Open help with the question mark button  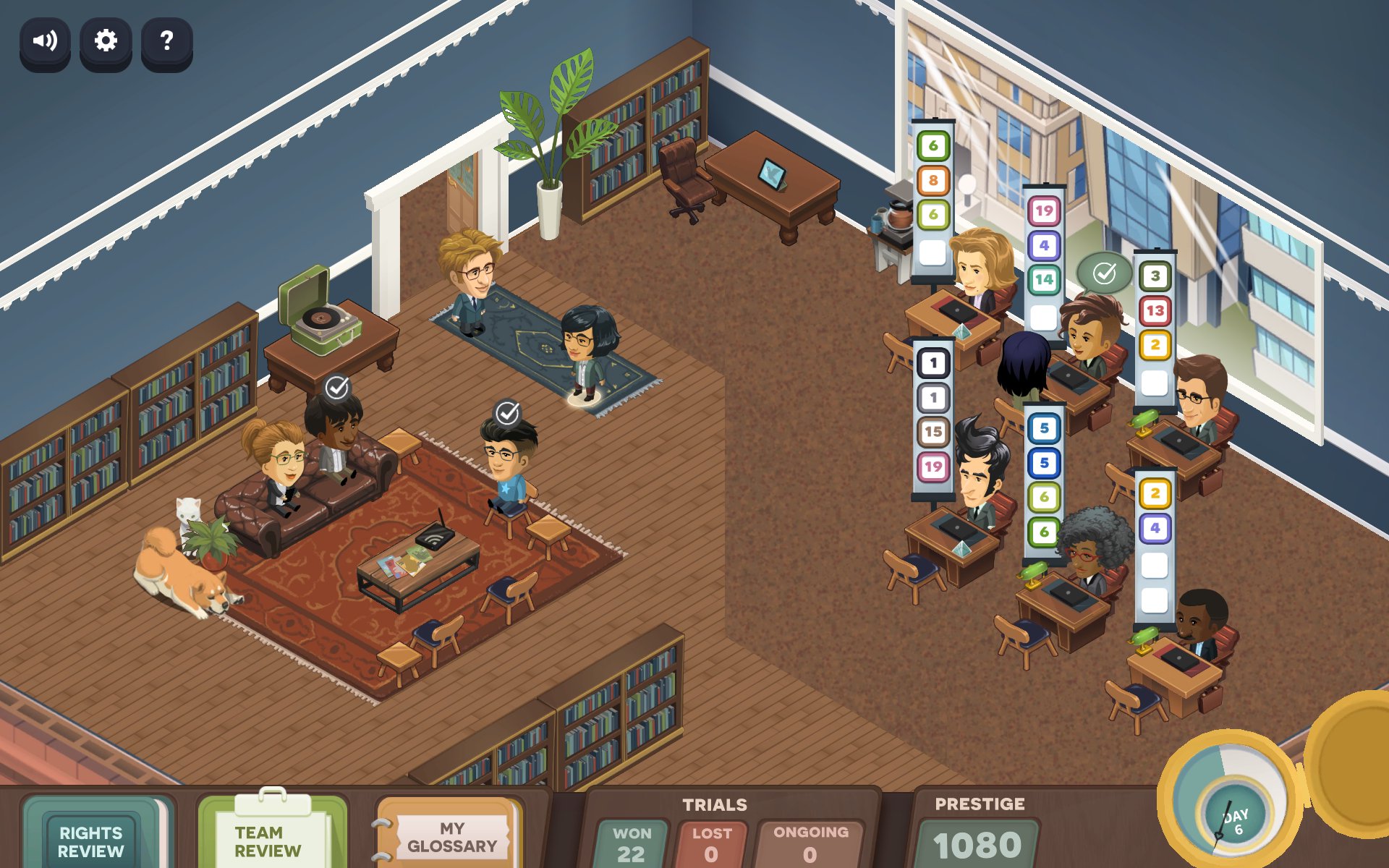point(166,41)
